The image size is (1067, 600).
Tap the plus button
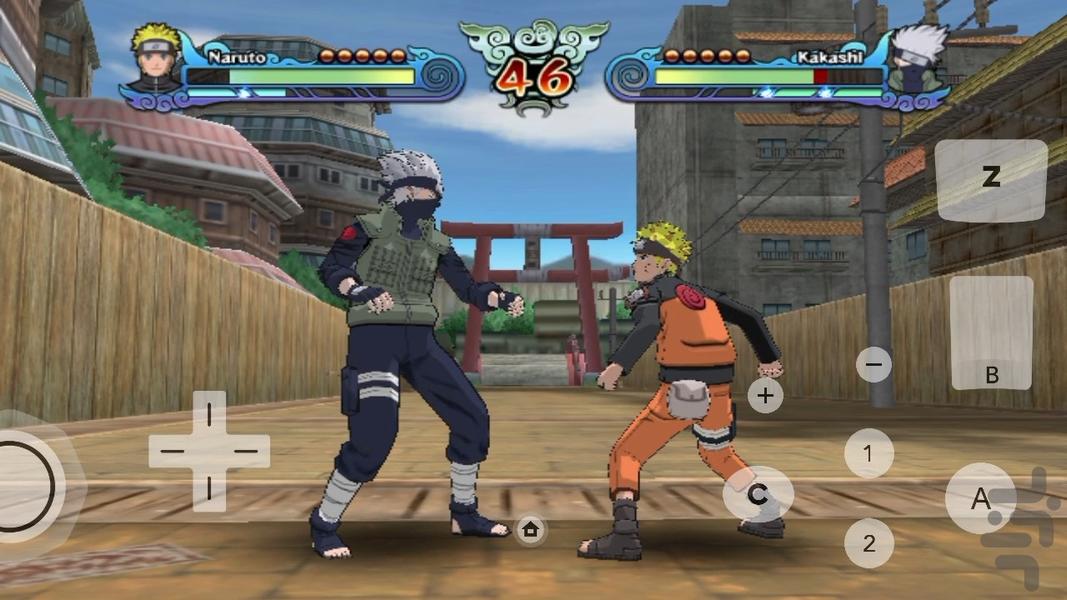tap(765, 395)
